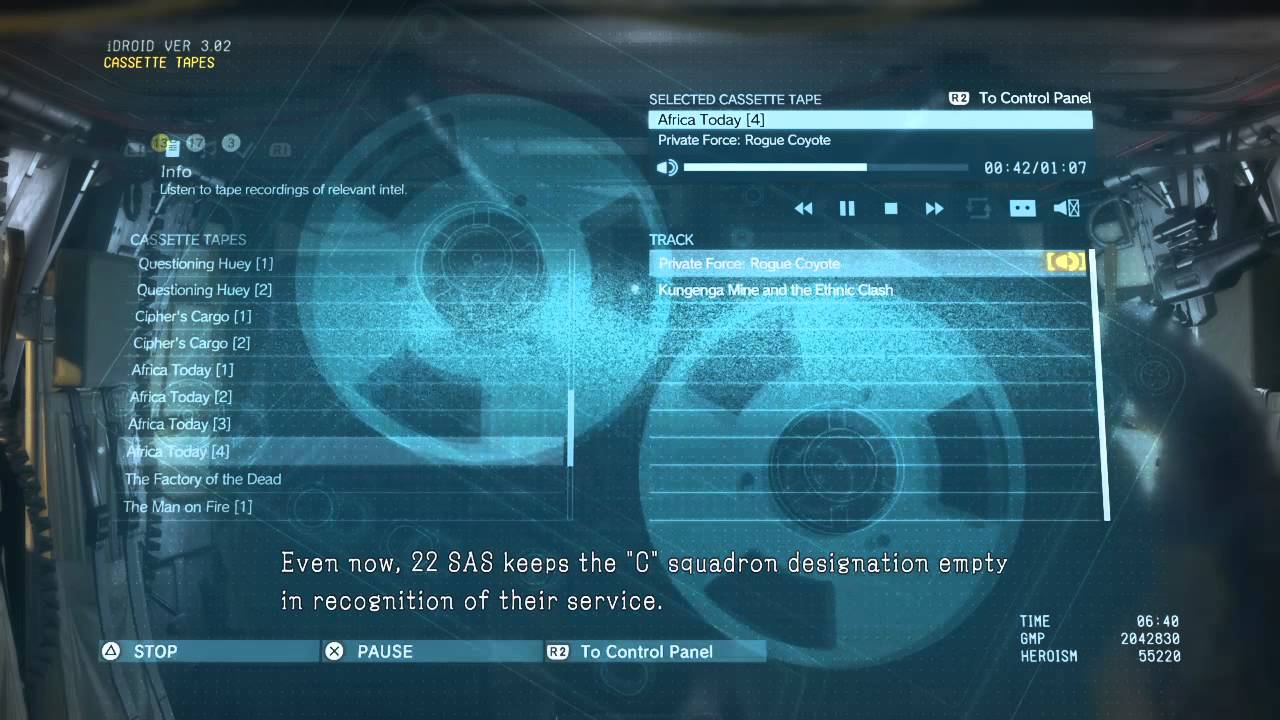Screen dimensions: 1280x720
Task: Select the fast-forward icon
Action: pos(934,208)
